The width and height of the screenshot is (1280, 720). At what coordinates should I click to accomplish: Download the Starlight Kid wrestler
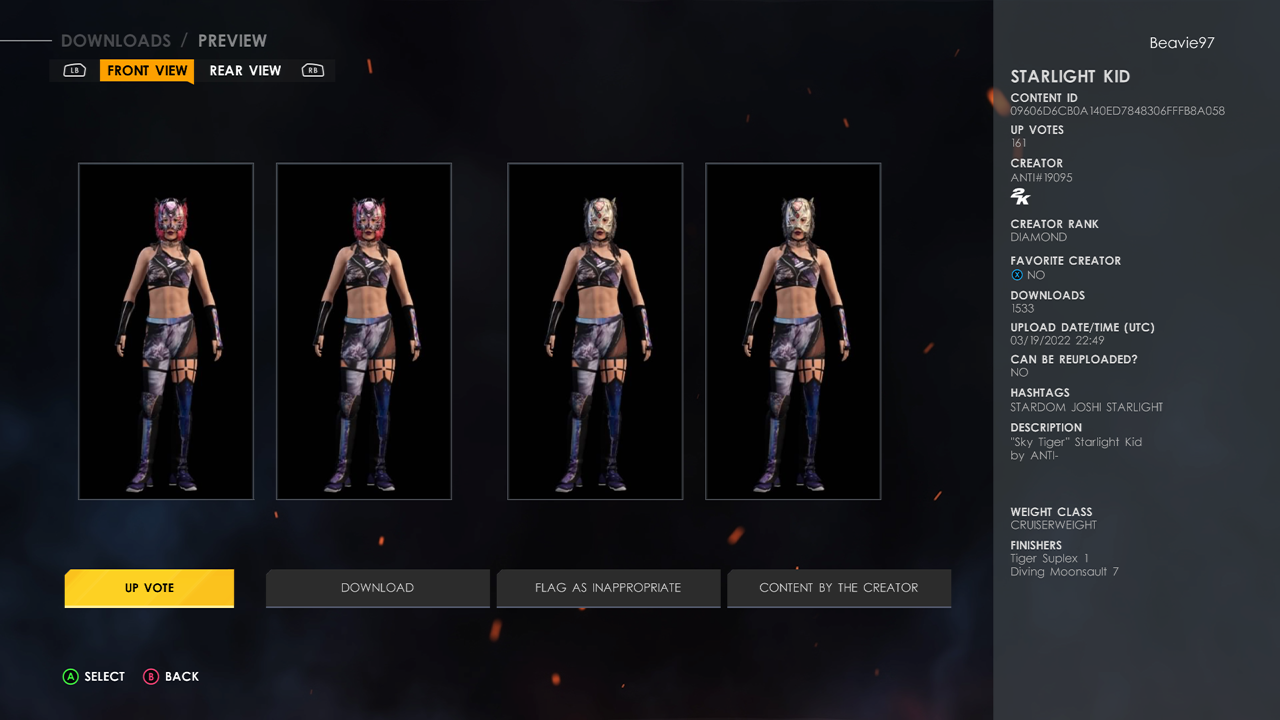(x=377, y=588)
